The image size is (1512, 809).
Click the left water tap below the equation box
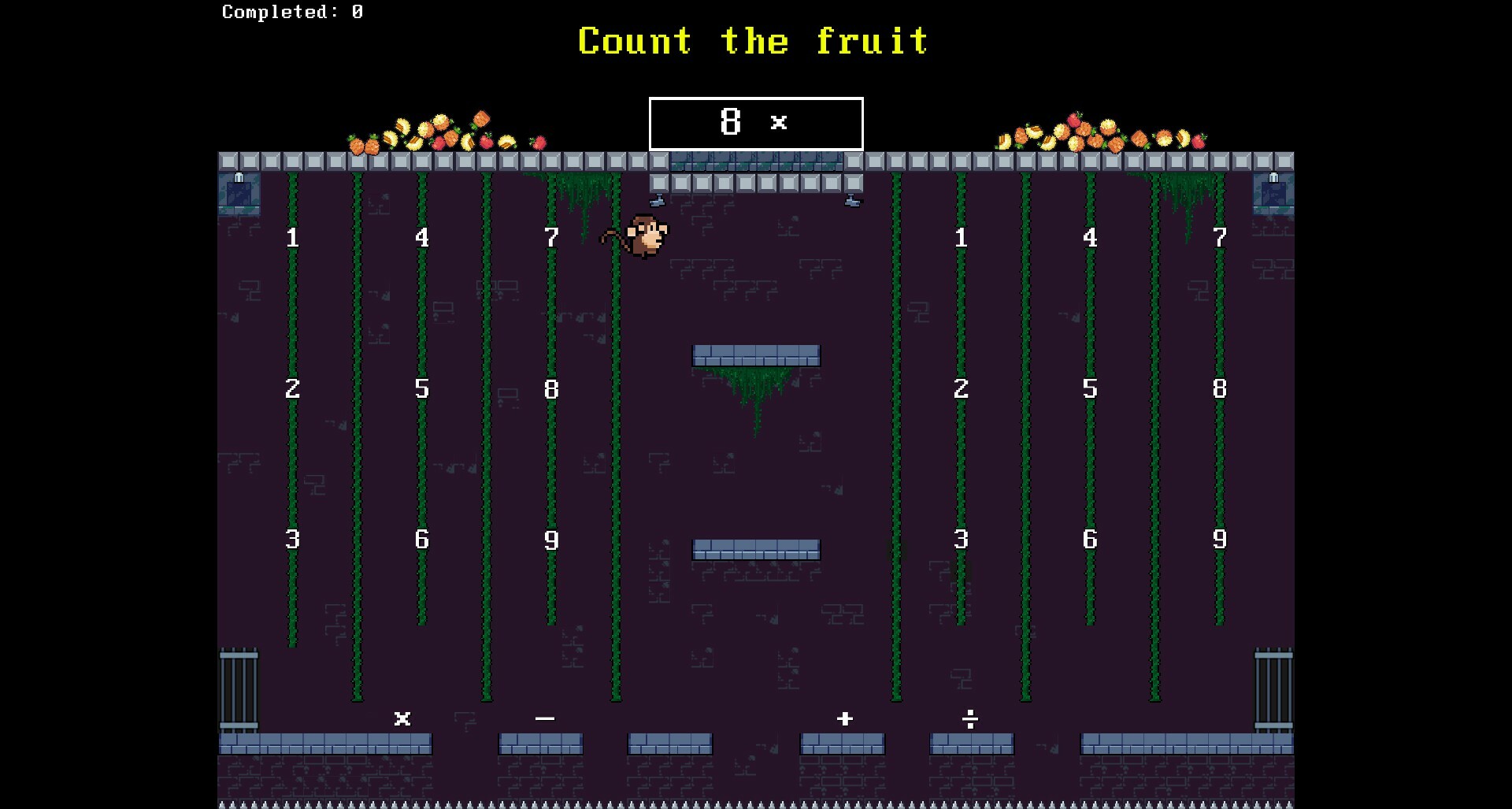click(x=658, y=199)
